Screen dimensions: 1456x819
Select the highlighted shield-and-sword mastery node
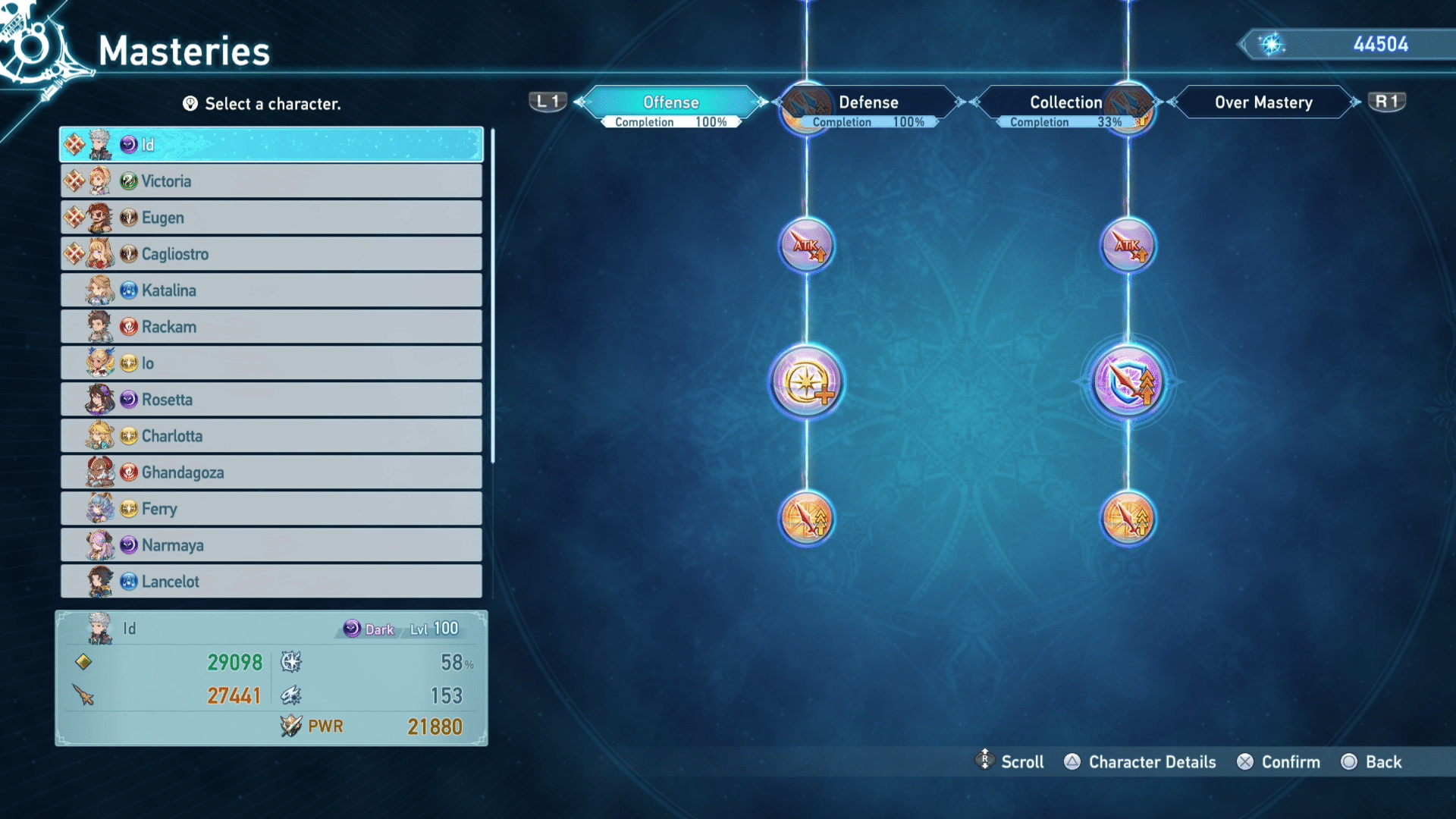pos(1128,382)
